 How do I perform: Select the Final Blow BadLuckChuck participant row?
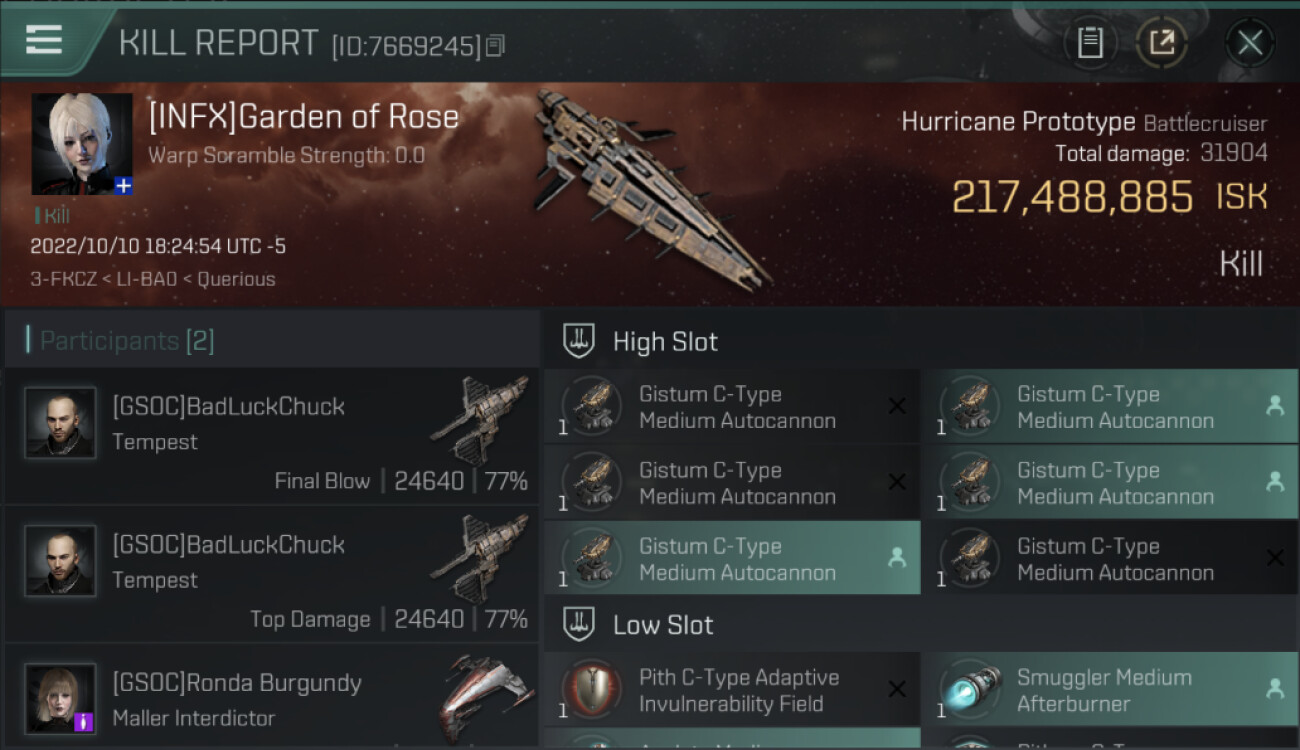click(x=272, y=436)
